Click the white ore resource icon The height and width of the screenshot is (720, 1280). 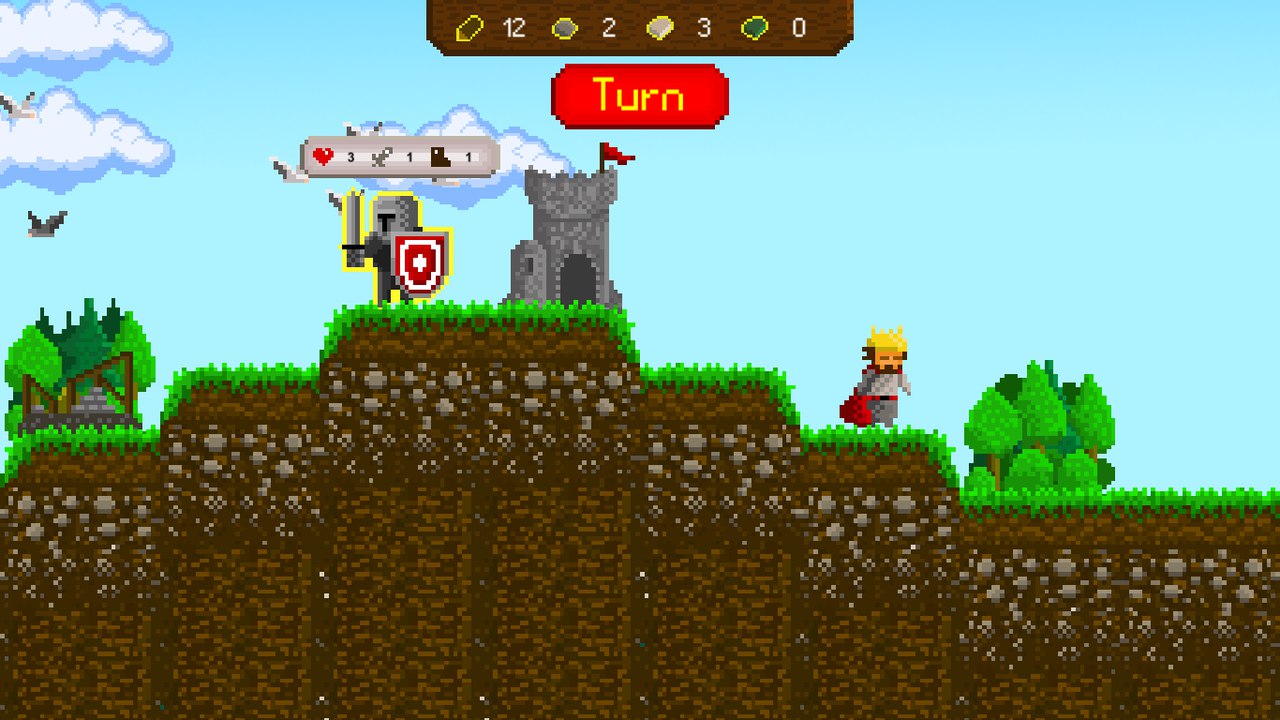660,28
